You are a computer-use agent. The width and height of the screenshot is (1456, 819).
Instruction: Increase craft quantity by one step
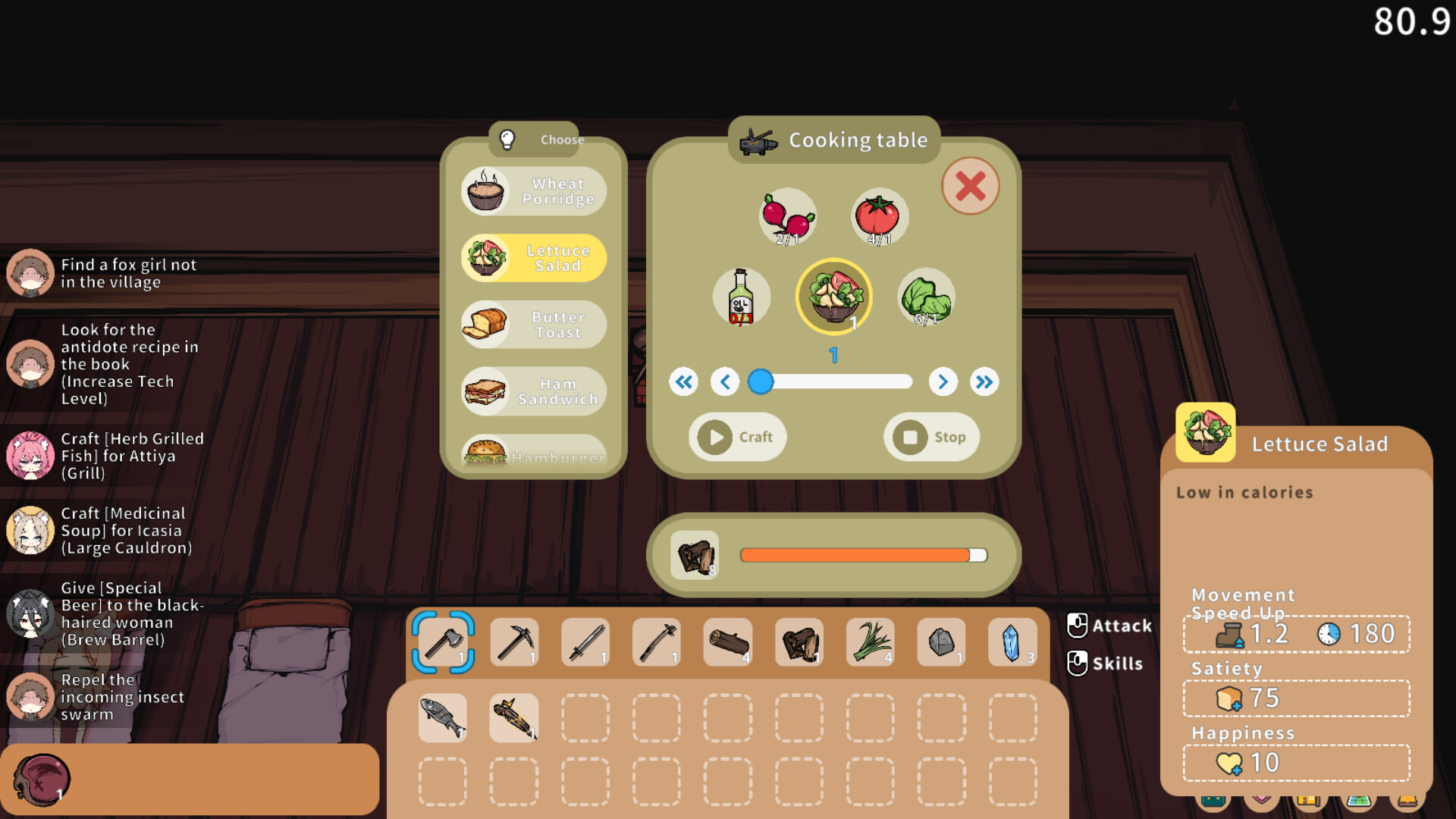[x=943, y=381]
